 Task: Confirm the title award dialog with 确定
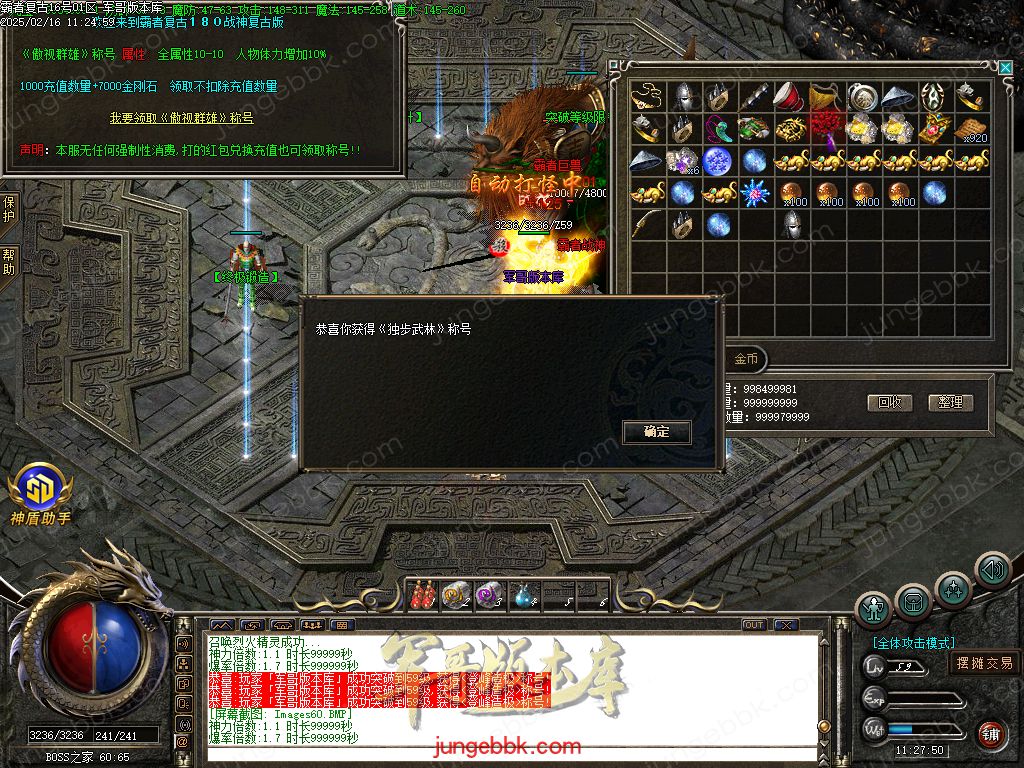point(656,432)
